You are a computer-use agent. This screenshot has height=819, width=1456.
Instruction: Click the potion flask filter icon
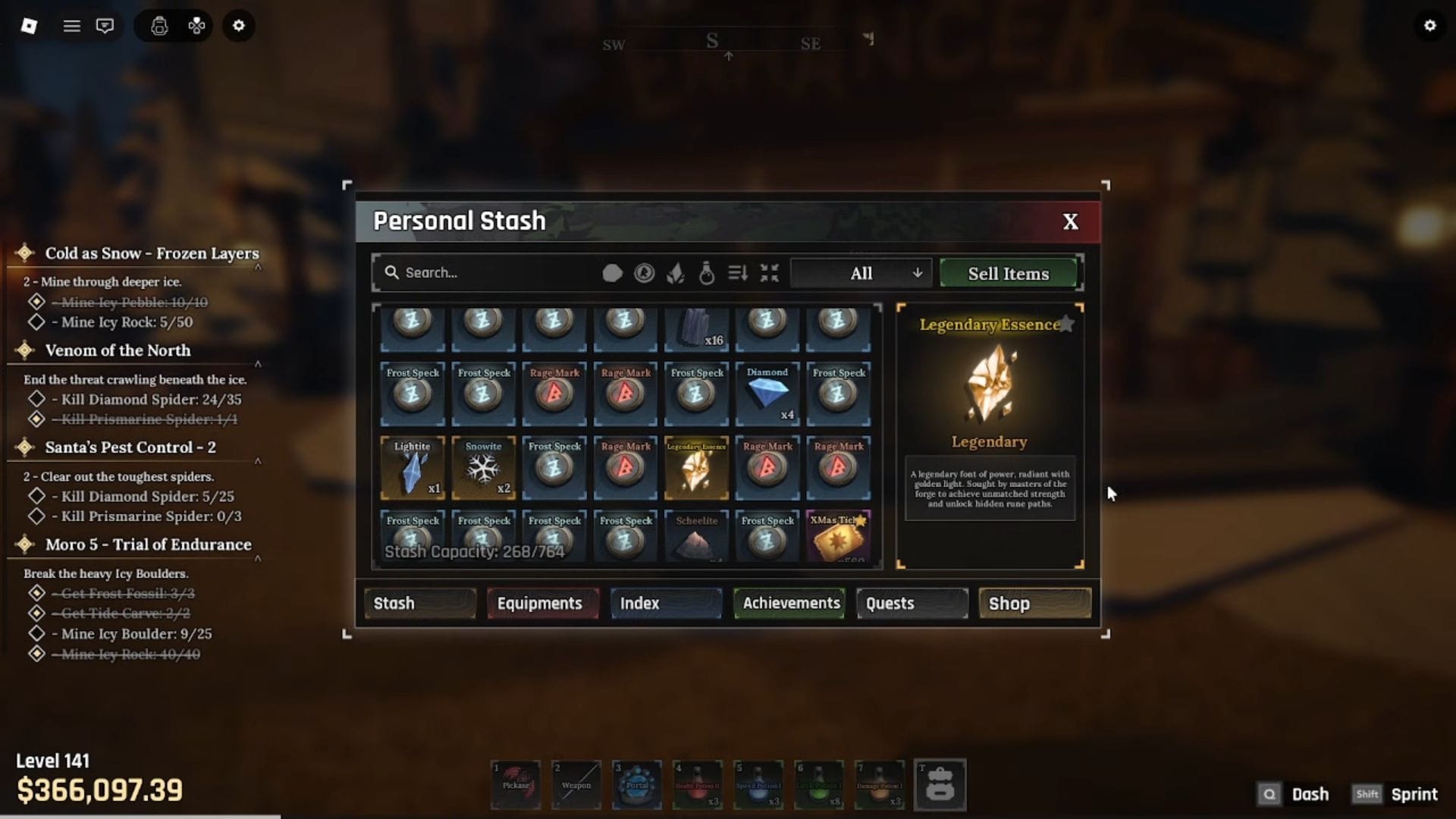coord(708,272)
